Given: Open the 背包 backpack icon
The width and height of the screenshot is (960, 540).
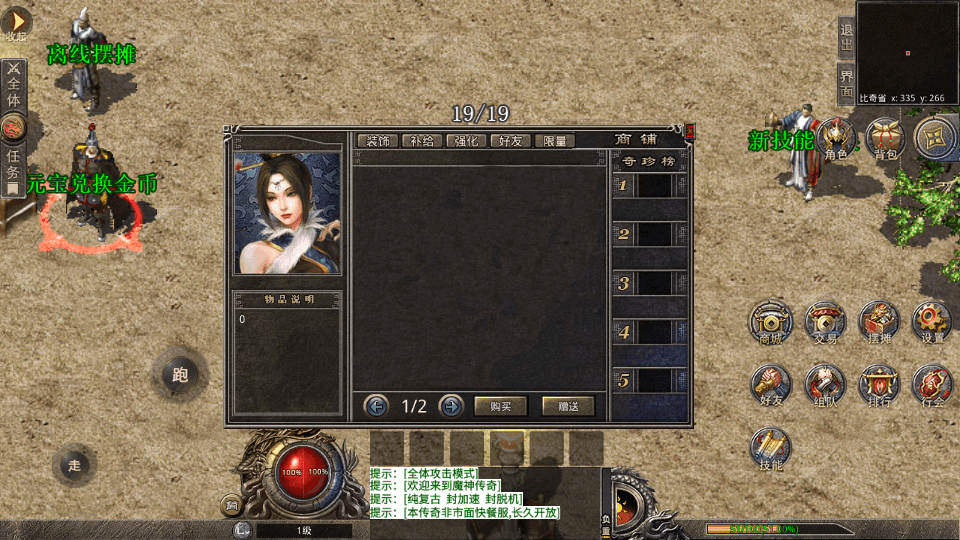Looking at the screenshot, I should pos(885,138).
